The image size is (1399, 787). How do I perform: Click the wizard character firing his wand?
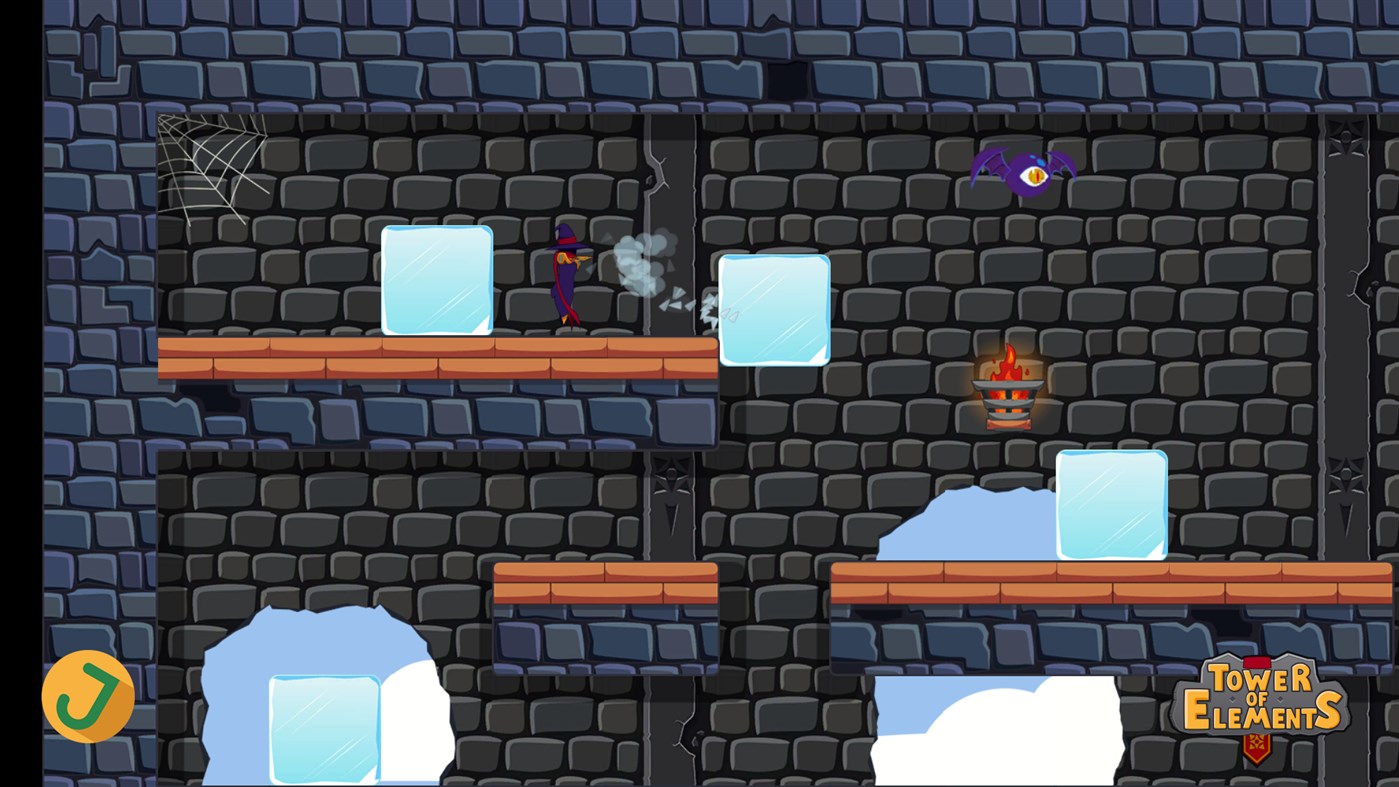pos(565,280)
